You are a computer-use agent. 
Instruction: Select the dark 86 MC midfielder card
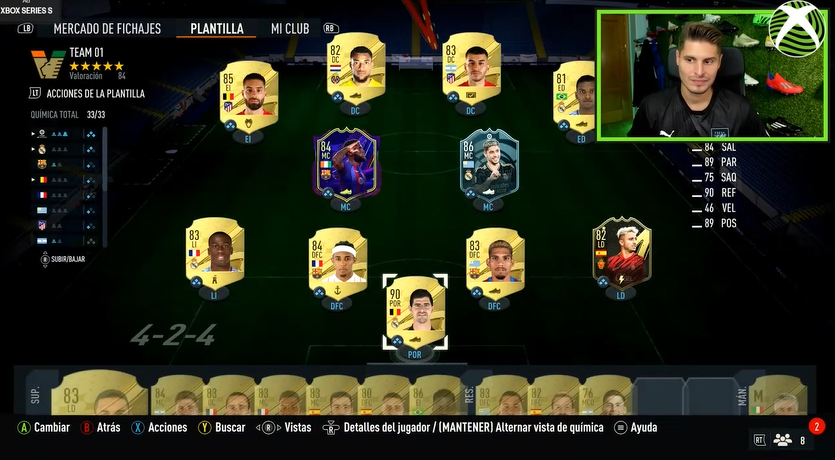488,162
